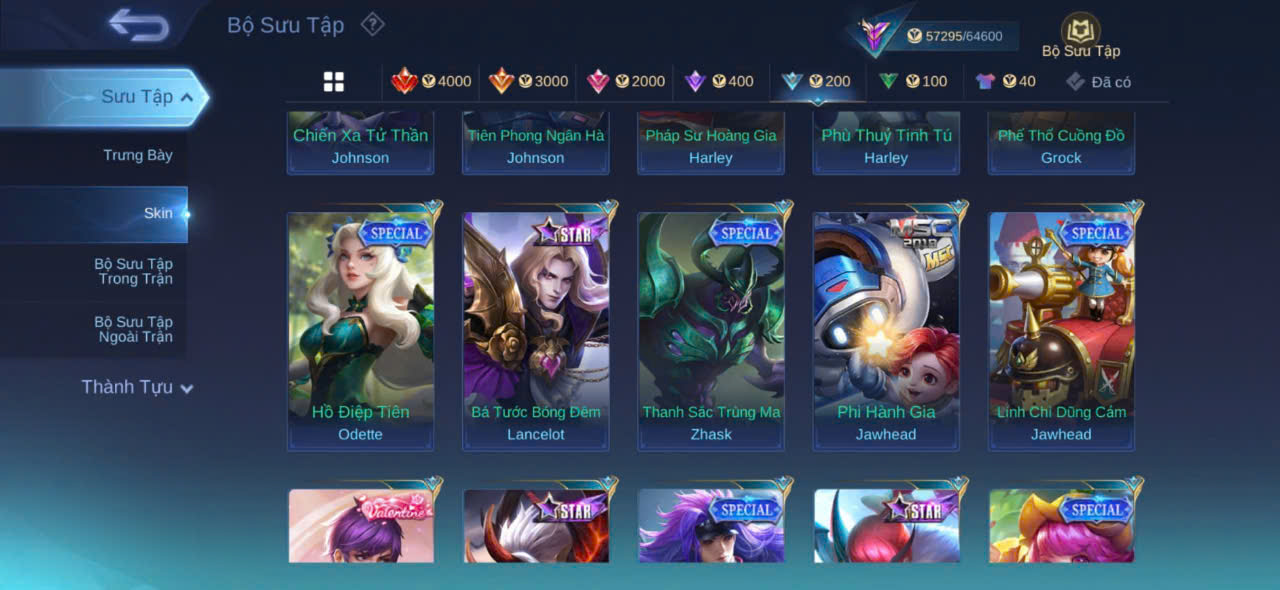Show the 40 point shirt tier
This screenshot has width=1280, height=590.
point(1006,81)
